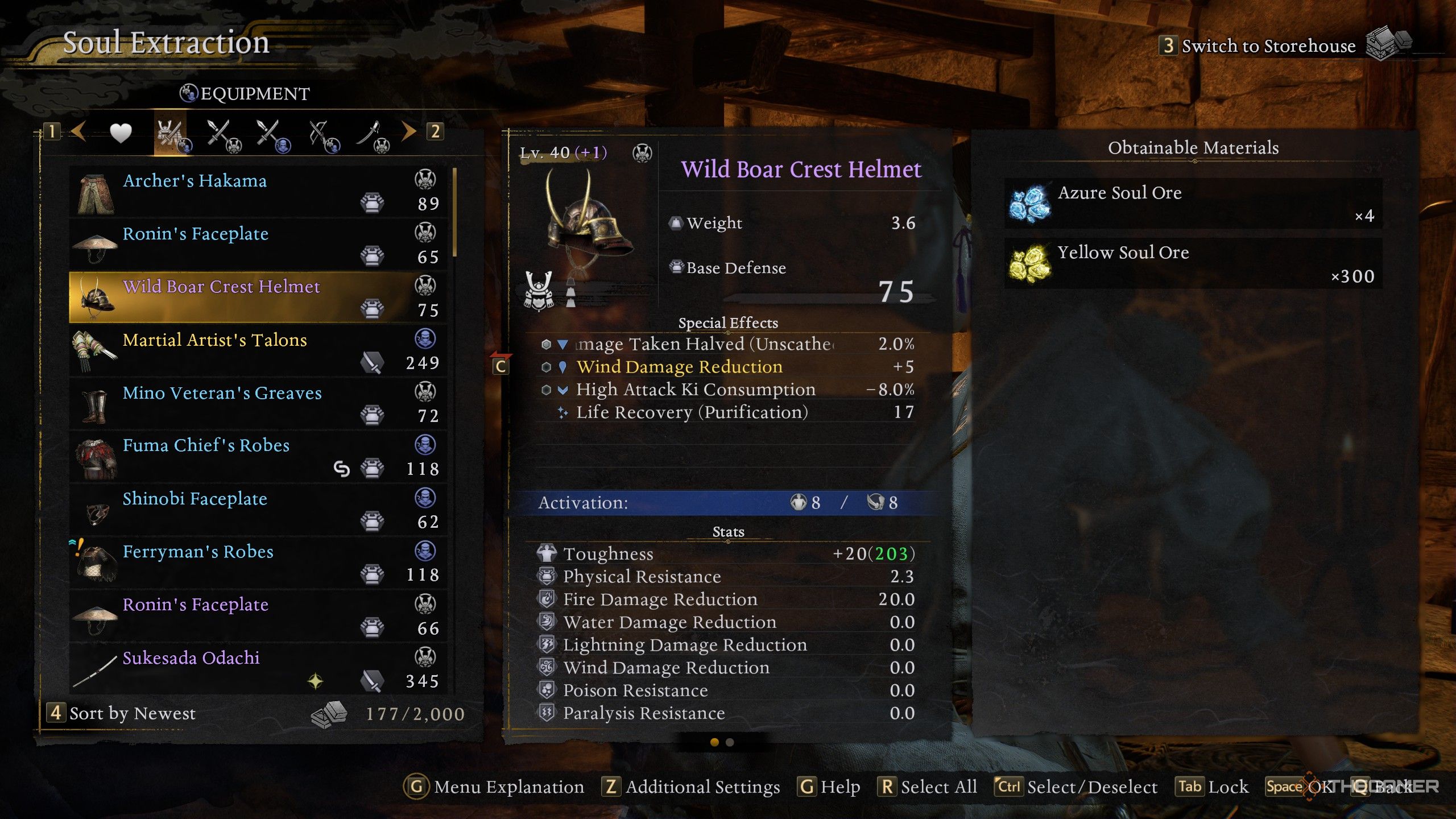Viewport: 1456px width, 819px height.
Task: Open the bow category tab
Action: click(x=323, y=136)
